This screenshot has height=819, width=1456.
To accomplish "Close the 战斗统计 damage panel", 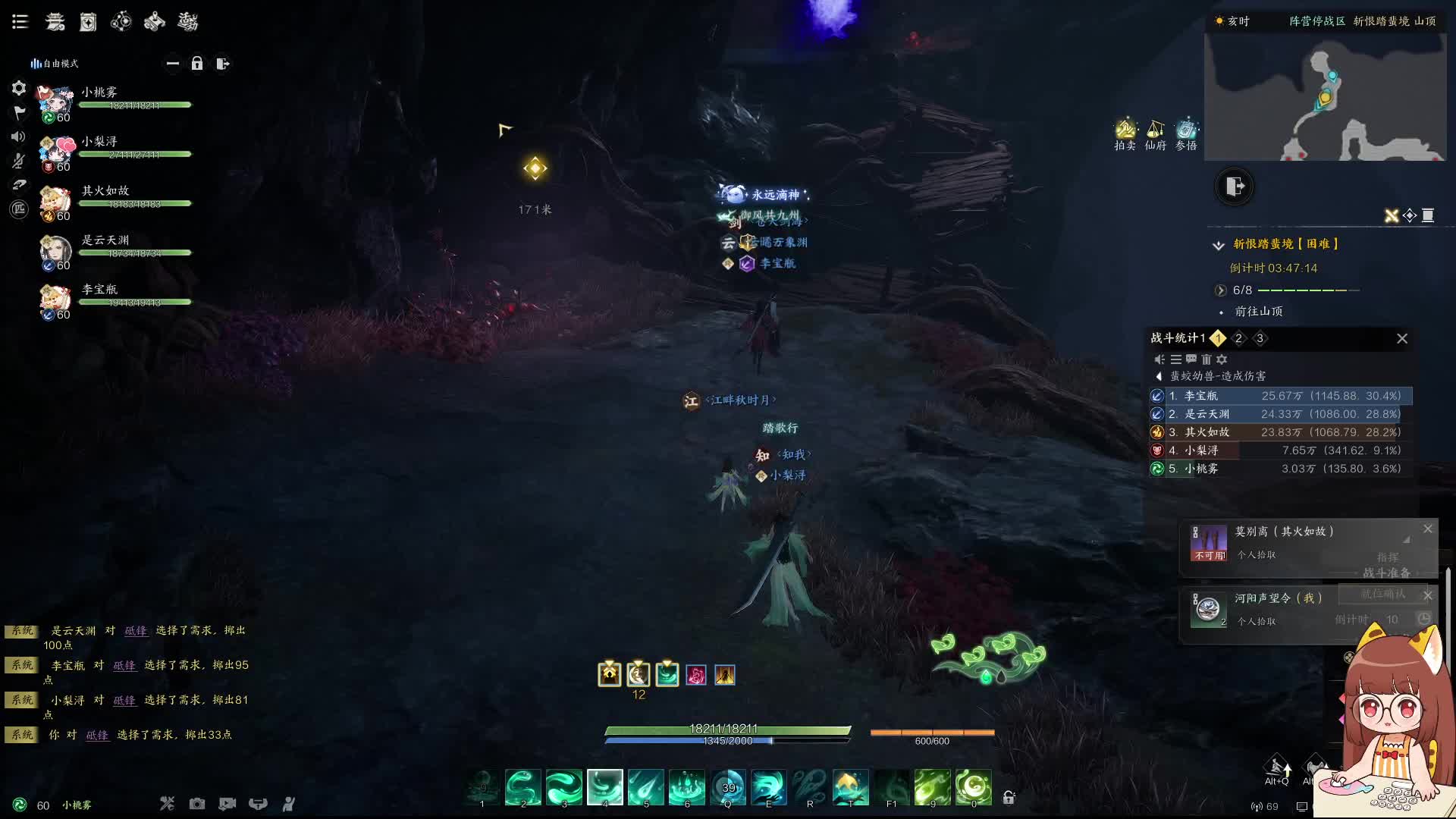I will (1402, 339).
